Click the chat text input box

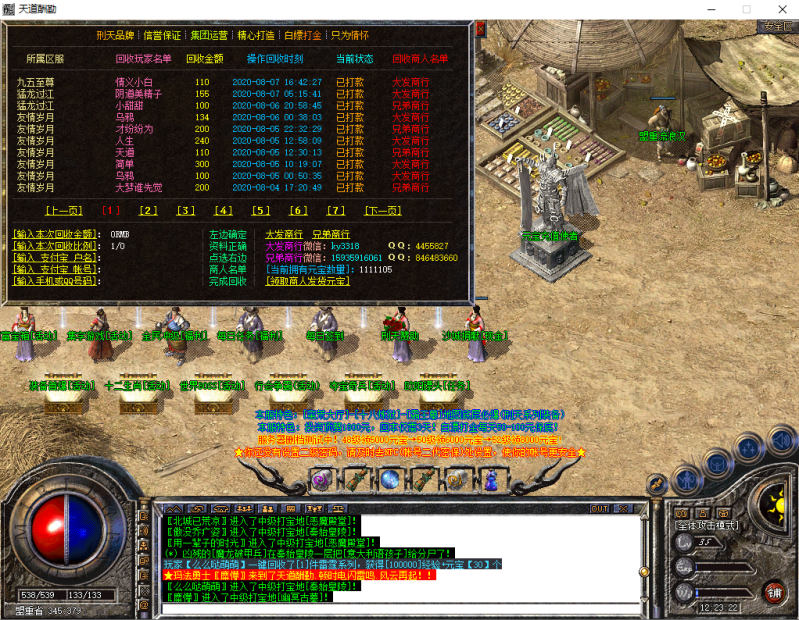coord(400,611)
